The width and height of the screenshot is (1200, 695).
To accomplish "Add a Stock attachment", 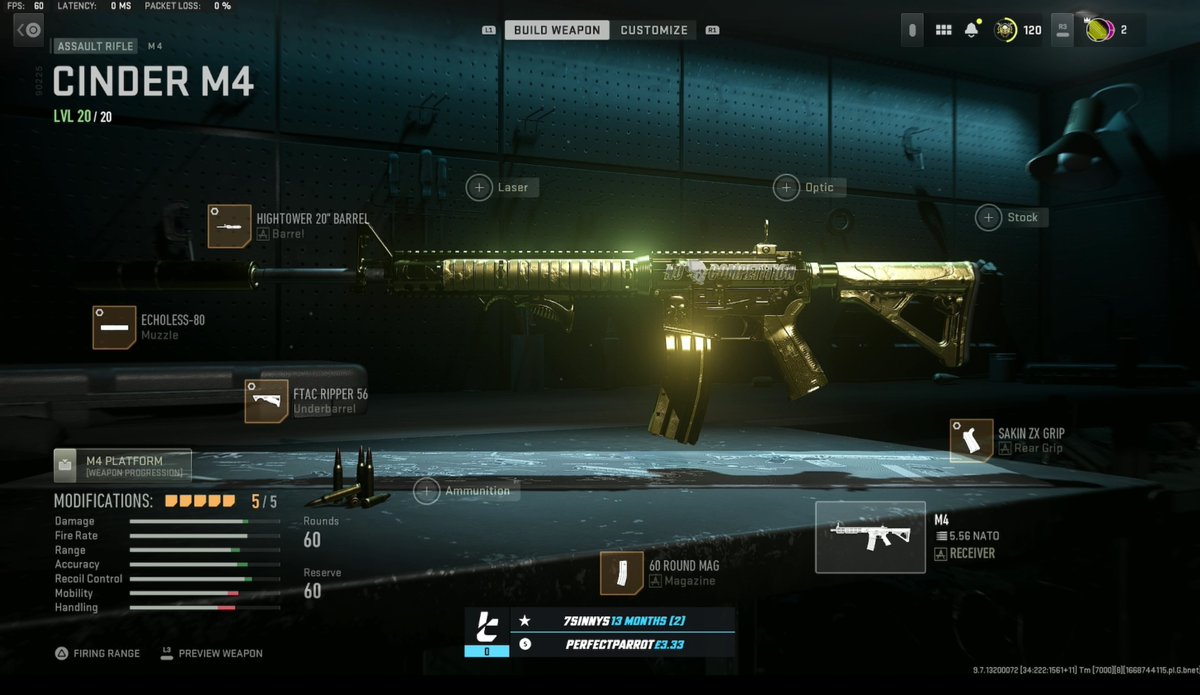I will coord(1011,217).
